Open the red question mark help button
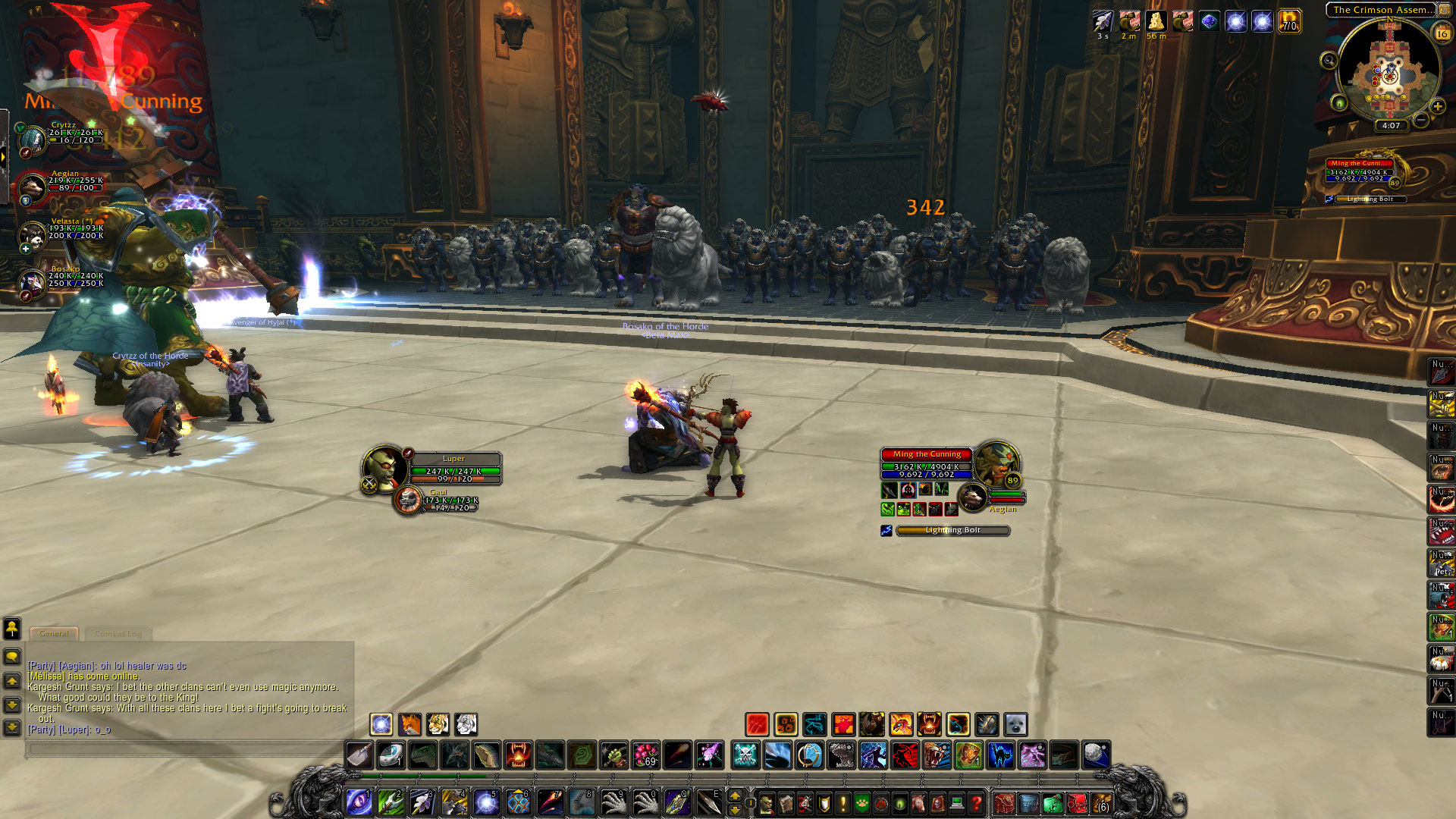 tap(976, 802)
